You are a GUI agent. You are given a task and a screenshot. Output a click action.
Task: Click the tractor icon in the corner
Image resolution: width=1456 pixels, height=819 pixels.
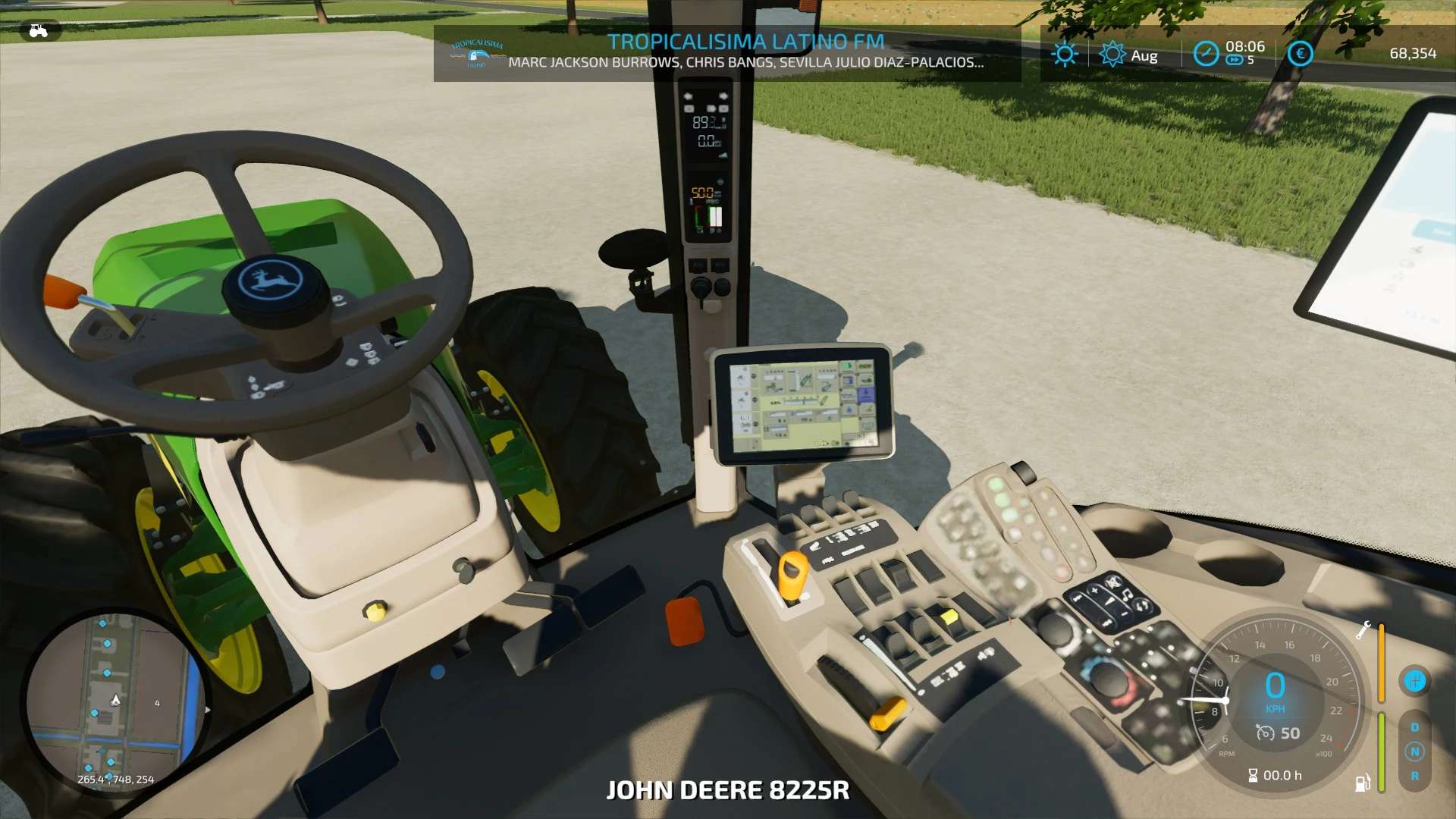(x=38, y=31)
